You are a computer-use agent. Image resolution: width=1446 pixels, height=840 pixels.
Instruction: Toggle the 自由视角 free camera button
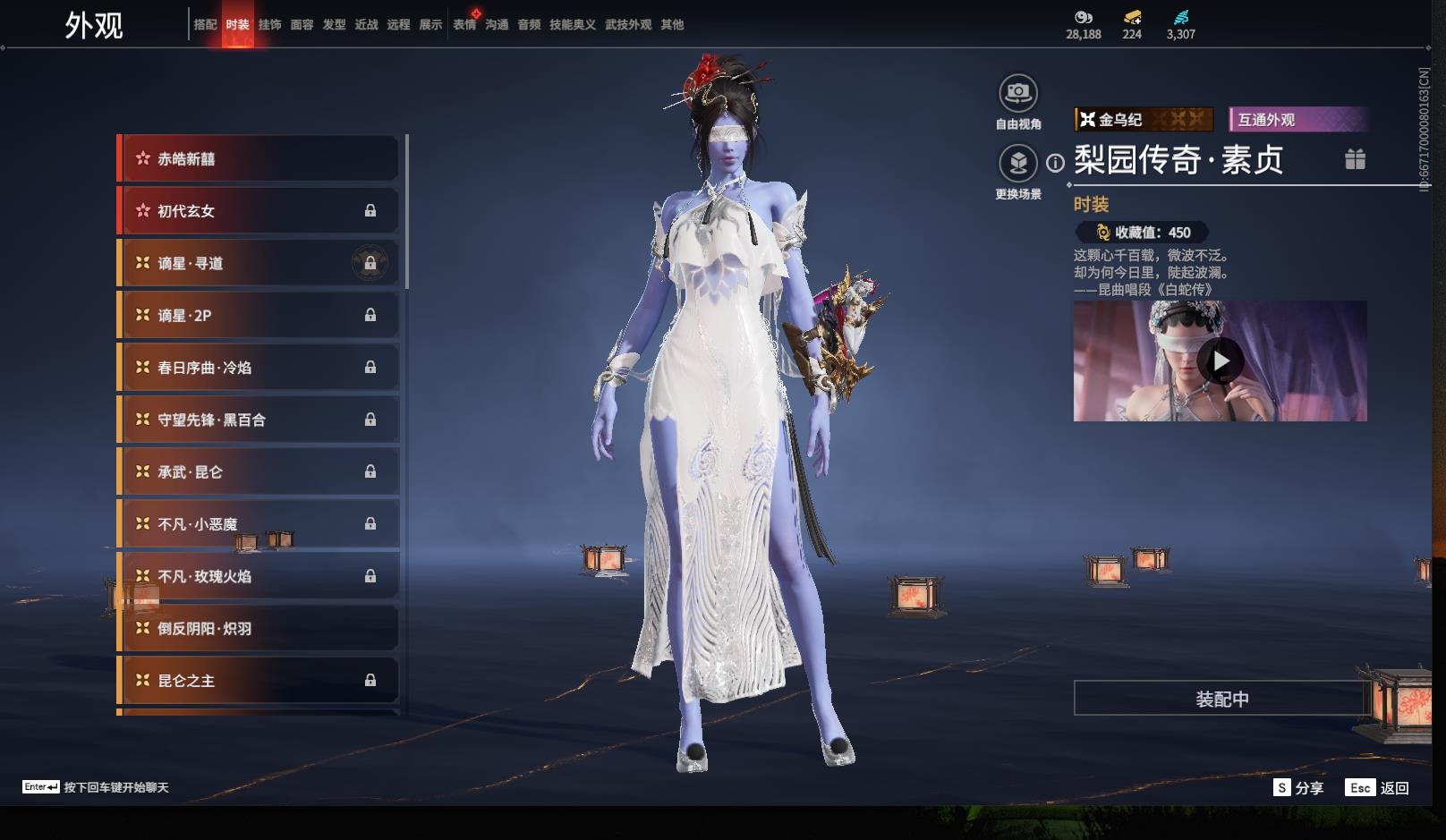1017,93
